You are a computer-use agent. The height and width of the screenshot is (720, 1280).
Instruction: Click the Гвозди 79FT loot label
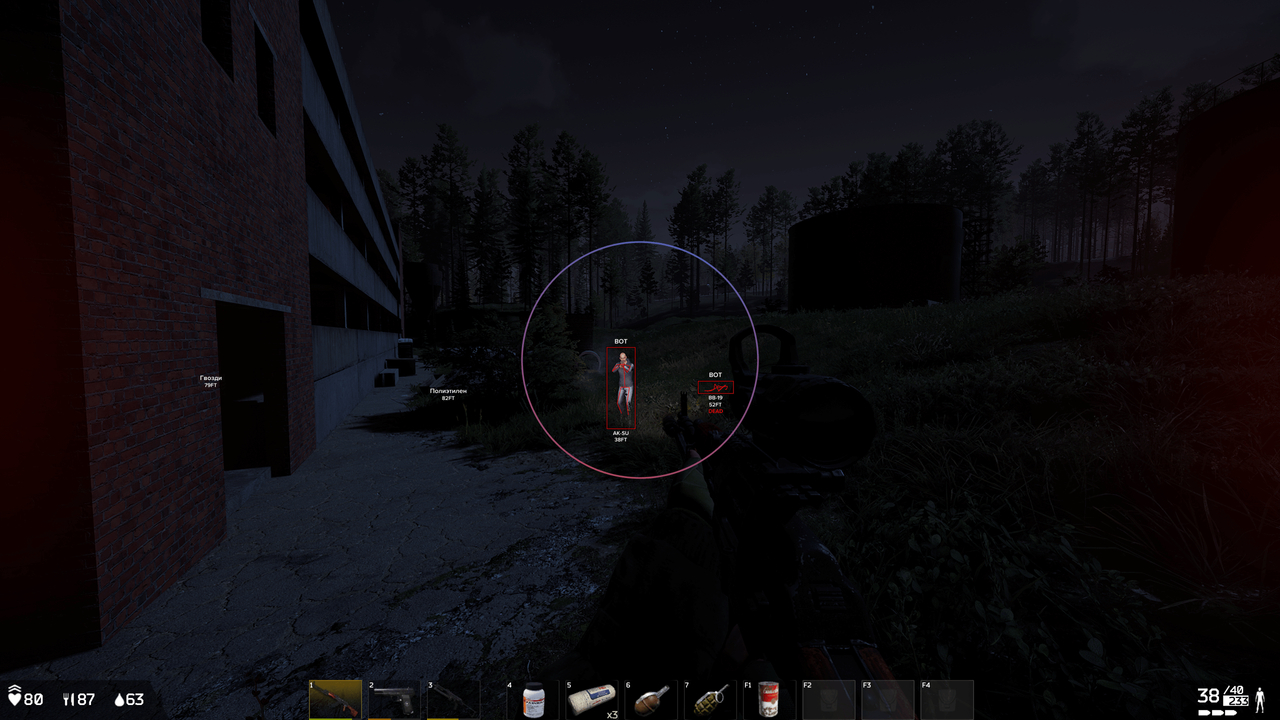(208, 381)
